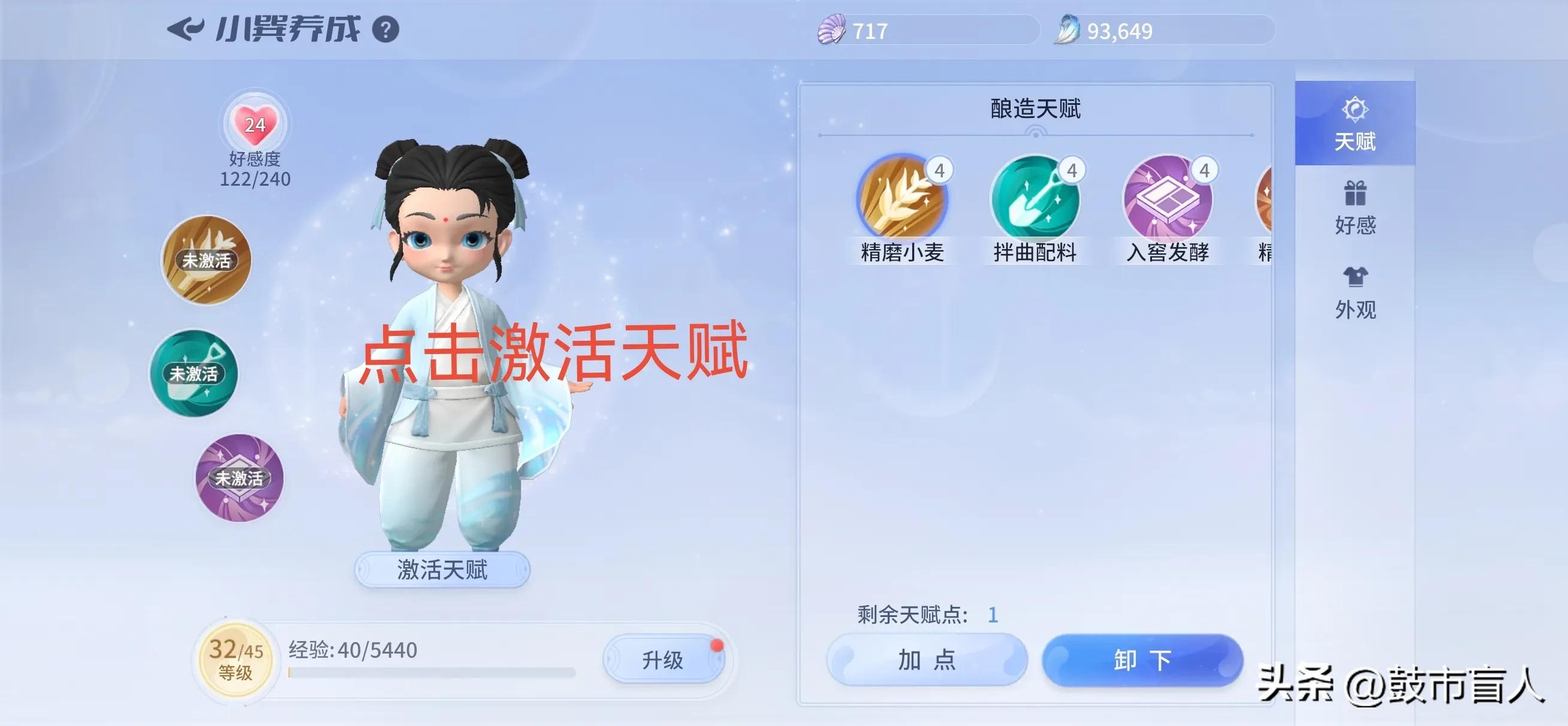Open the 天赋 panel from the sidebar
The width and height of the screenshot is (1568, 726).
pos(1355,125)
